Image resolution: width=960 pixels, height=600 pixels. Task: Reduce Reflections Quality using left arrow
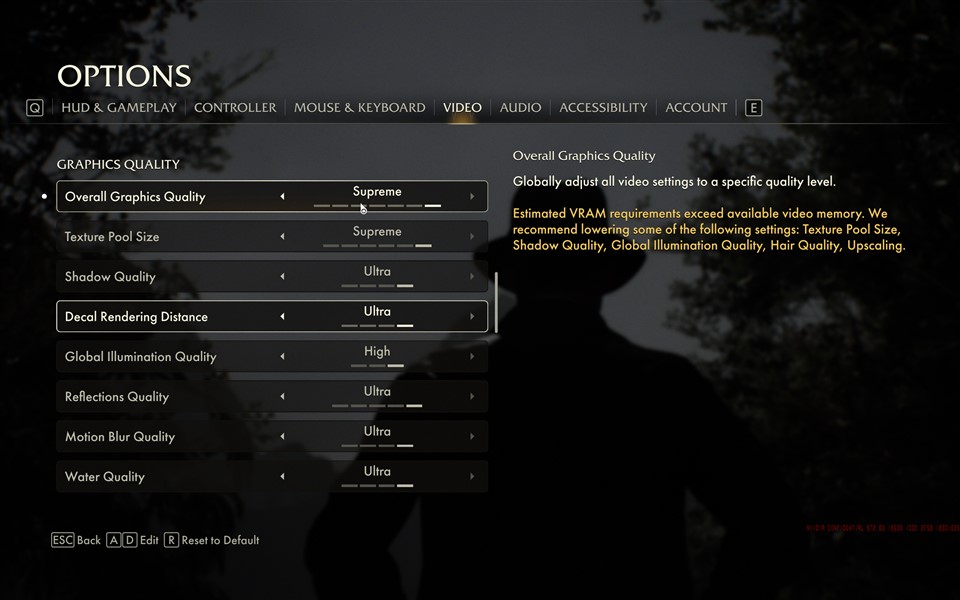(282, 397)
